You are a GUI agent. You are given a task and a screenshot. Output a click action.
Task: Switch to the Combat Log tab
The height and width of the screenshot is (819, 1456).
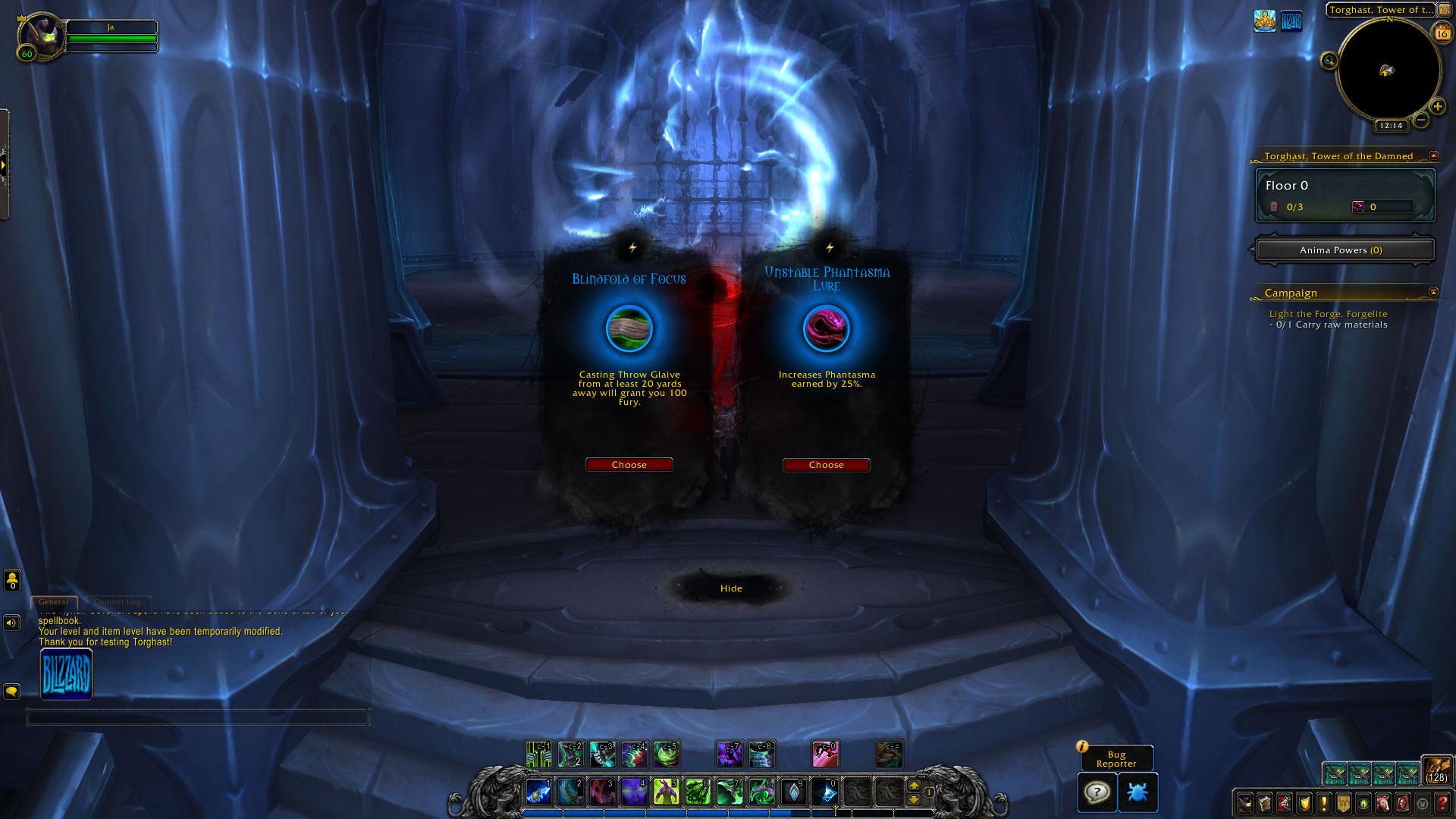(x=118, y=602)
